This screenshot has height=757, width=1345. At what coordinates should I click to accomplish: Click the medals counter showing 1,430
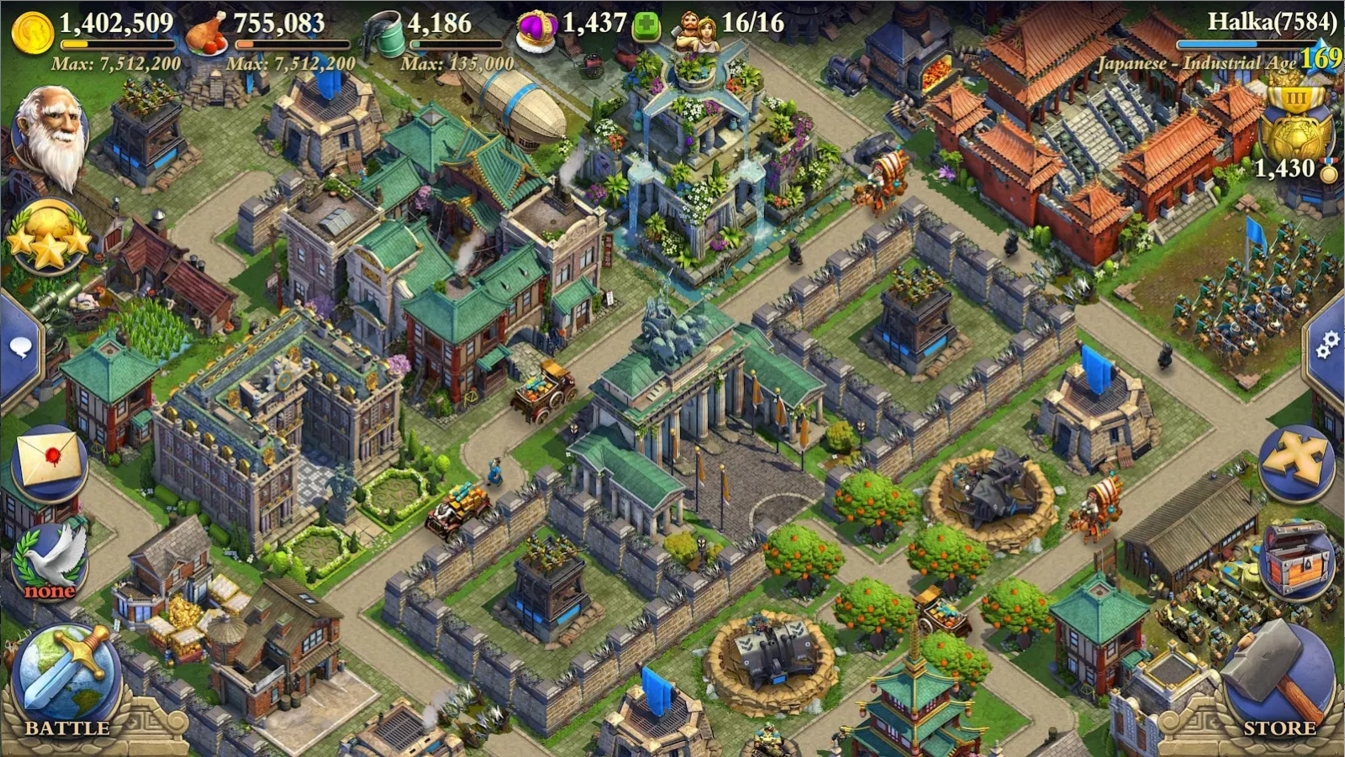pos(1285,169)
